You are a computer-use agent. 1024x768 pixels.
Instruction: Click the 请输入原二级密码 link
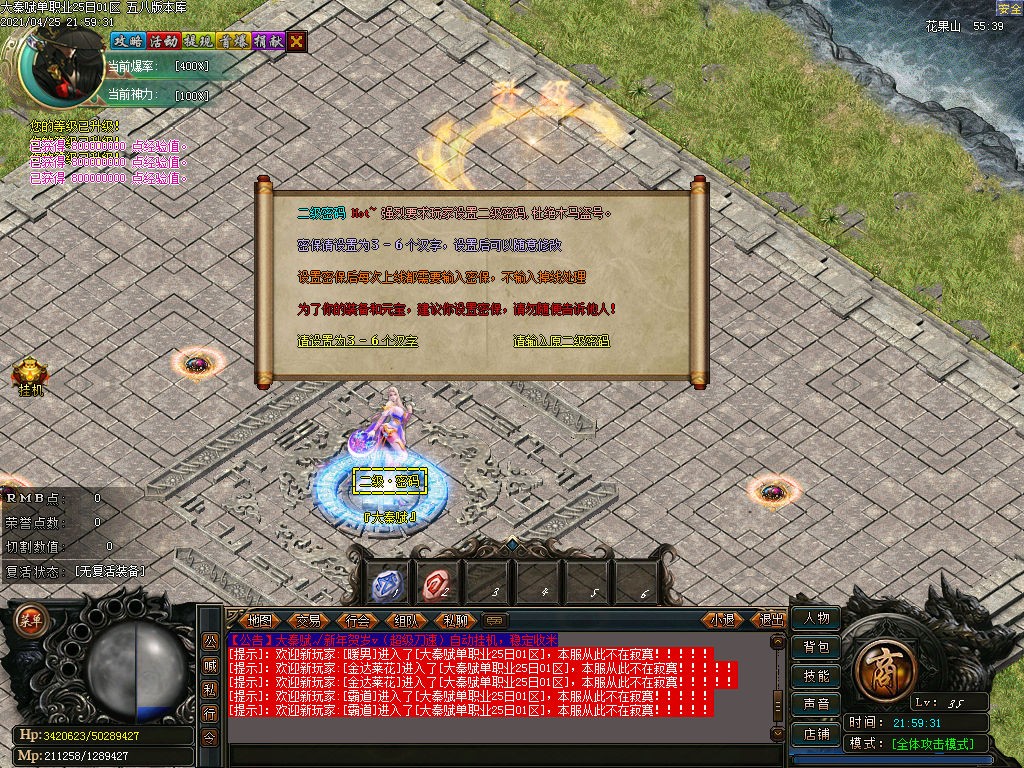pyautogui.click(x=561, y=341)
